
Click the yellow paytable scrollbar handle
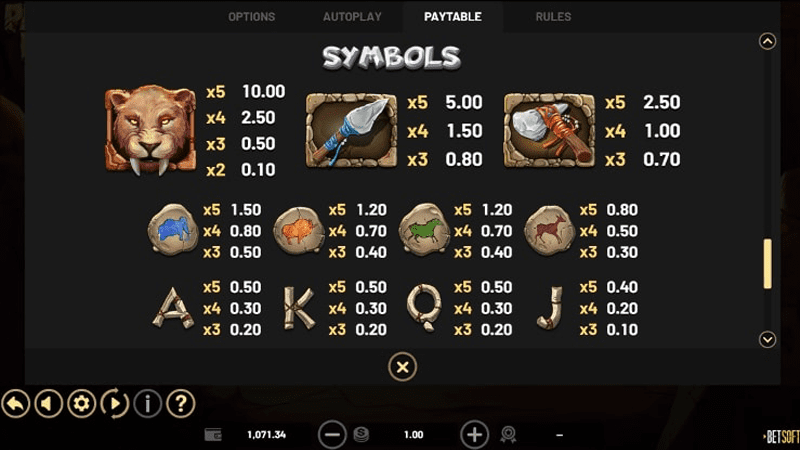click(x=768, y=263)
